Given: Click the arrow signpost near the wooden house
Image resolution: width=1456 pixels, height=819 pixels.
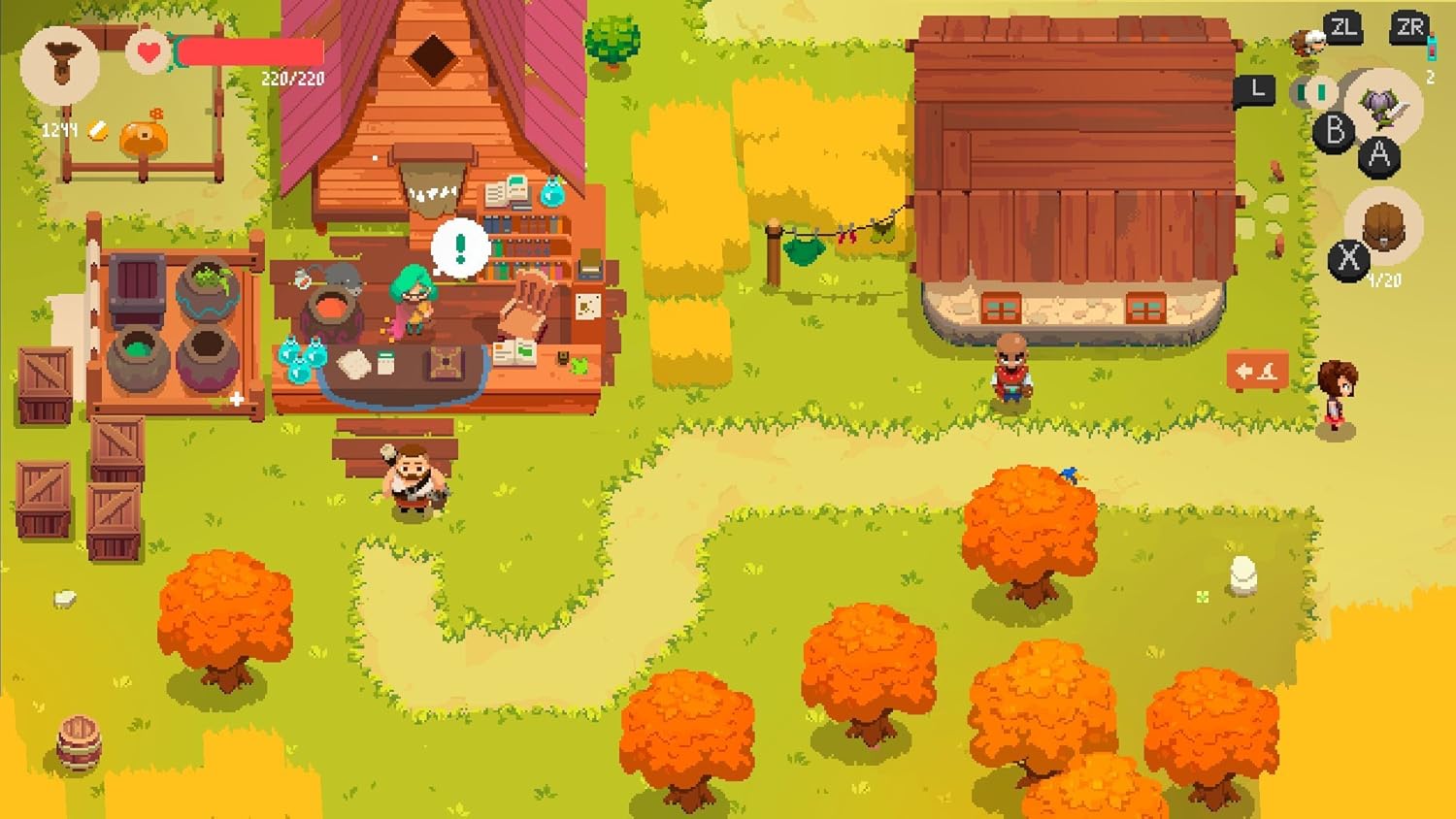Looking at the screenshot, I should point(1256,370).
